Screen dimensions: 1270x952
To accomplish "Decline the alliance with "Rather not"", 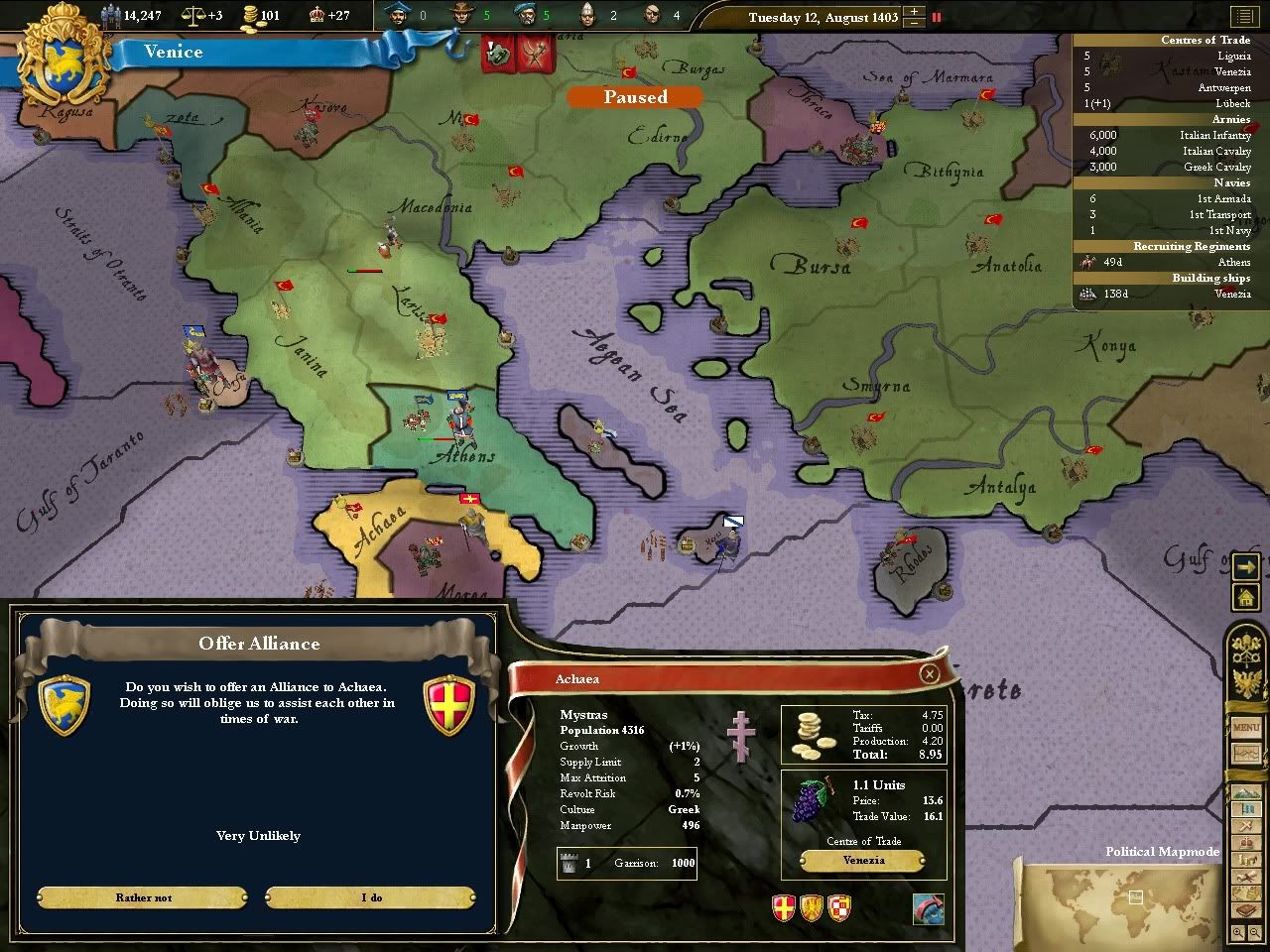I will pos(143,897).
